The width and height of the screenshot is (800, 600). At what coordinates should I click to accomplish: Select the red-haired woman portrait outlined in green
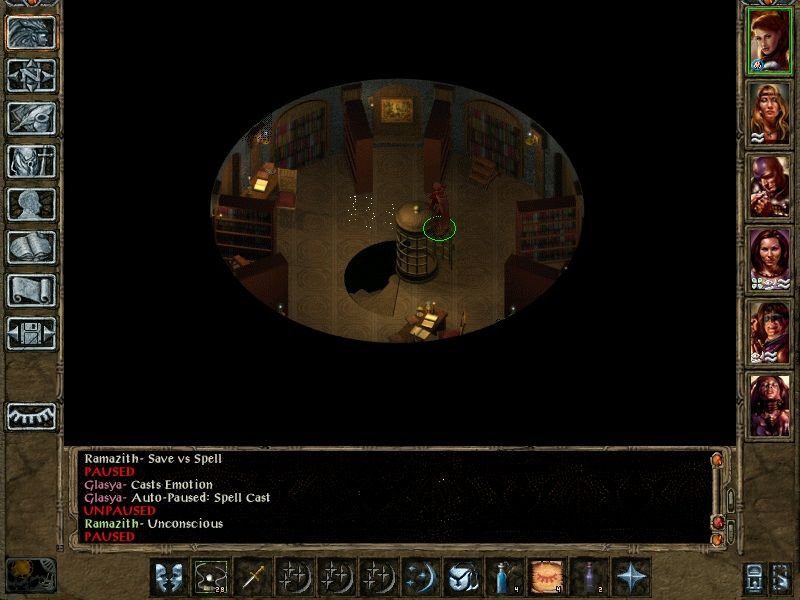pyautogui.click(x=769, y=40)
